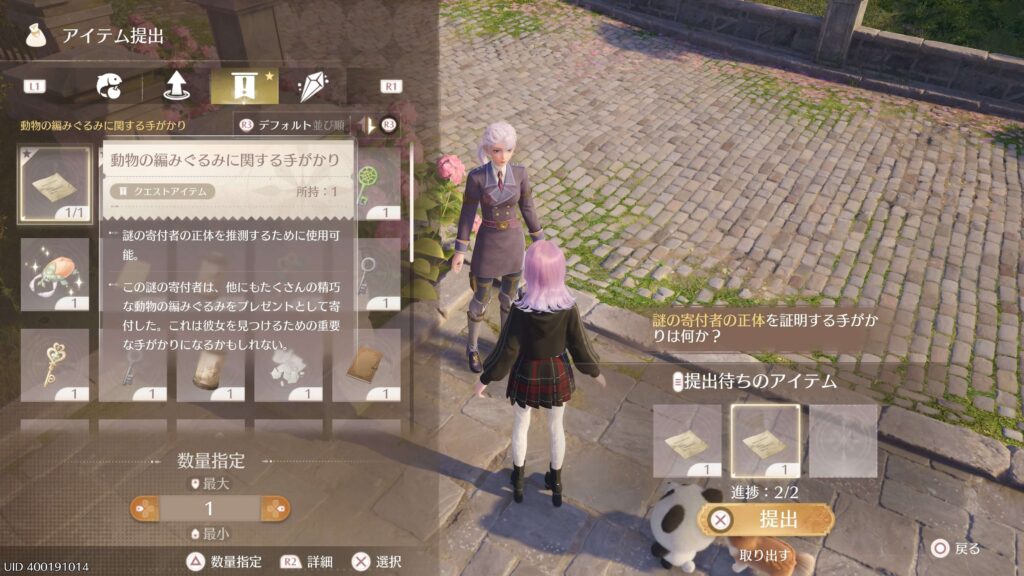Select the green dreamcatcher key item
1024x576 pixels.
tap(371, 184)
